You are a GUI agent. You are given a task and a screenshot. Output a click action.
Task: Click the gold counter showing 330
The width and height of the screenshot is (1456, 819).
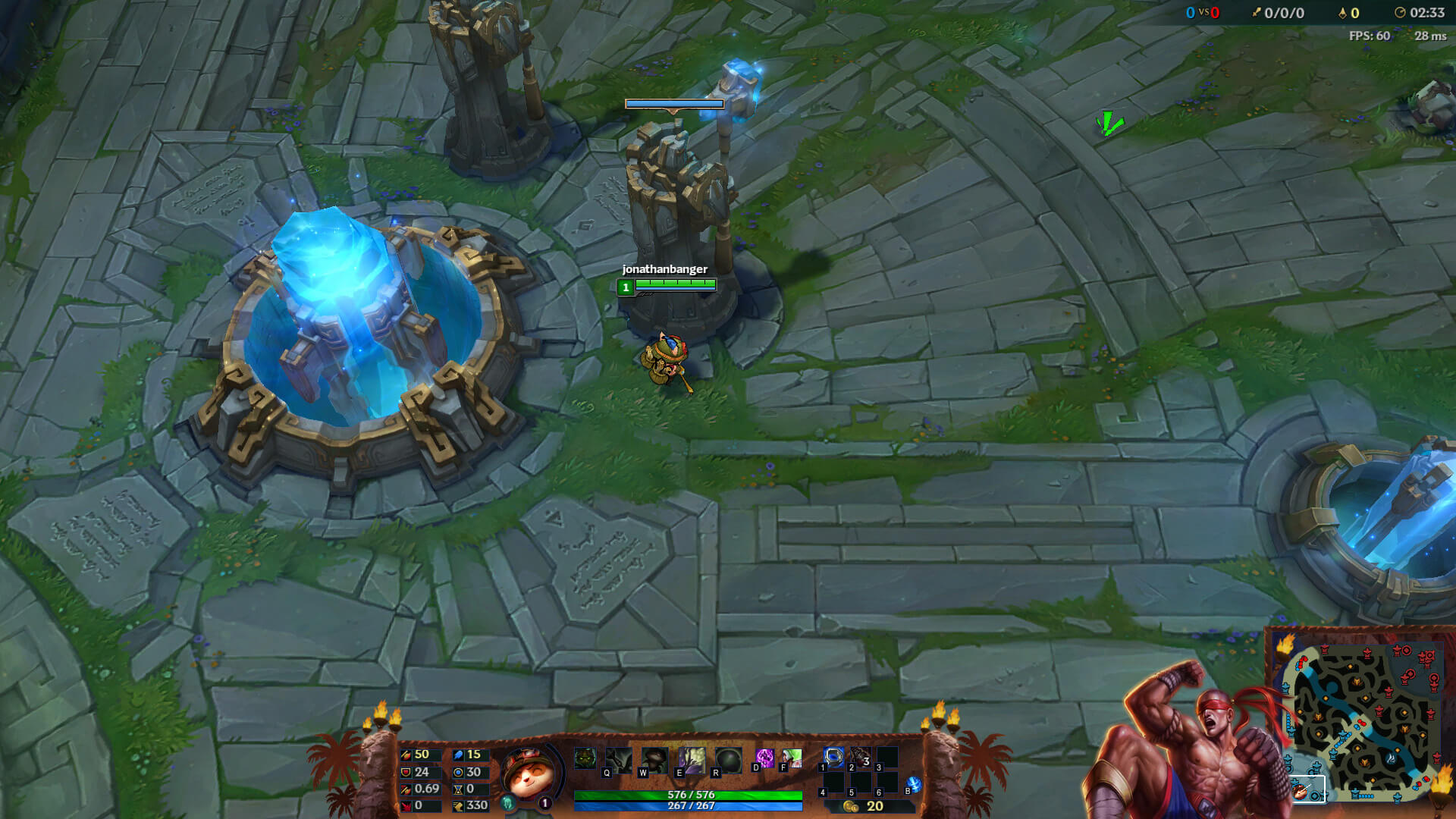click(470, 806)
